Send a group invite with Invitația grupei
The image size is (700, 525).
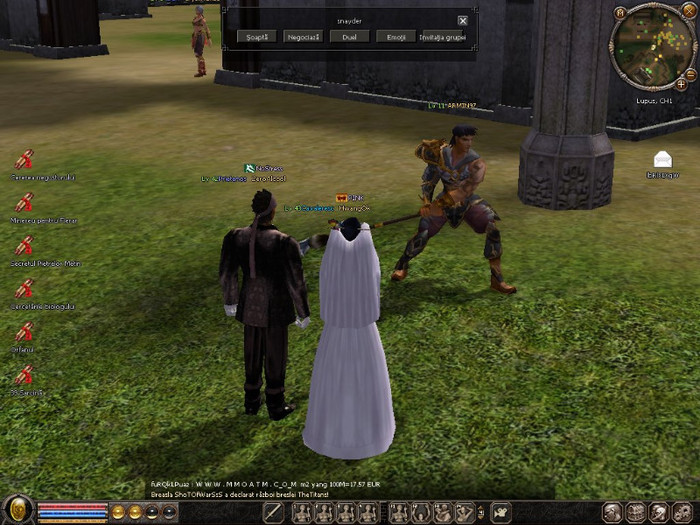[443, 37]
